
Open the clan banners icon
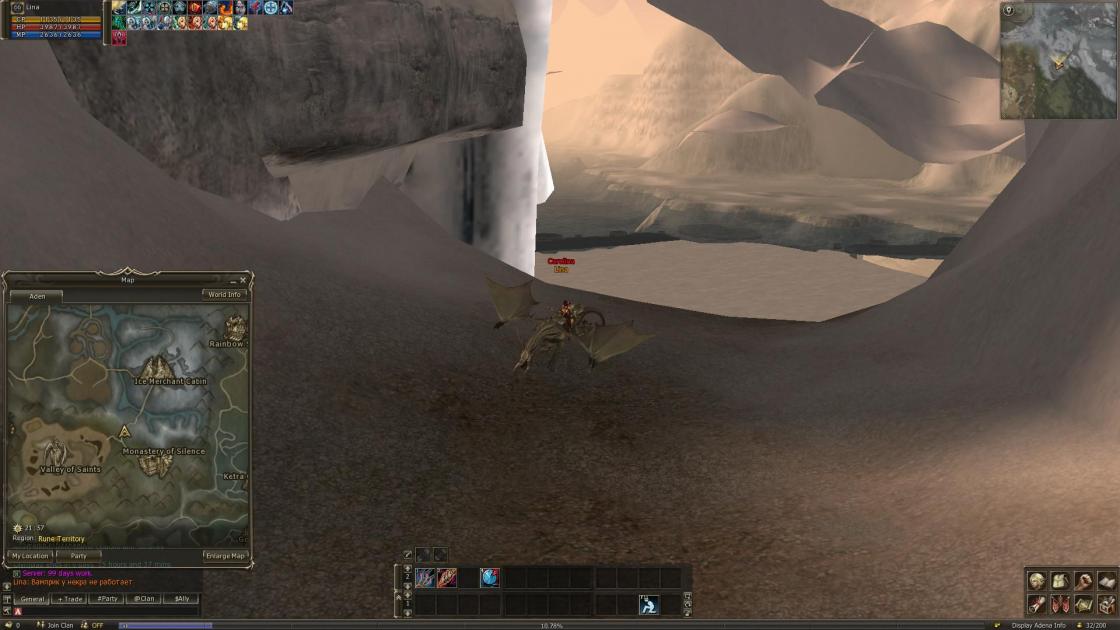tap(1060, 604)
